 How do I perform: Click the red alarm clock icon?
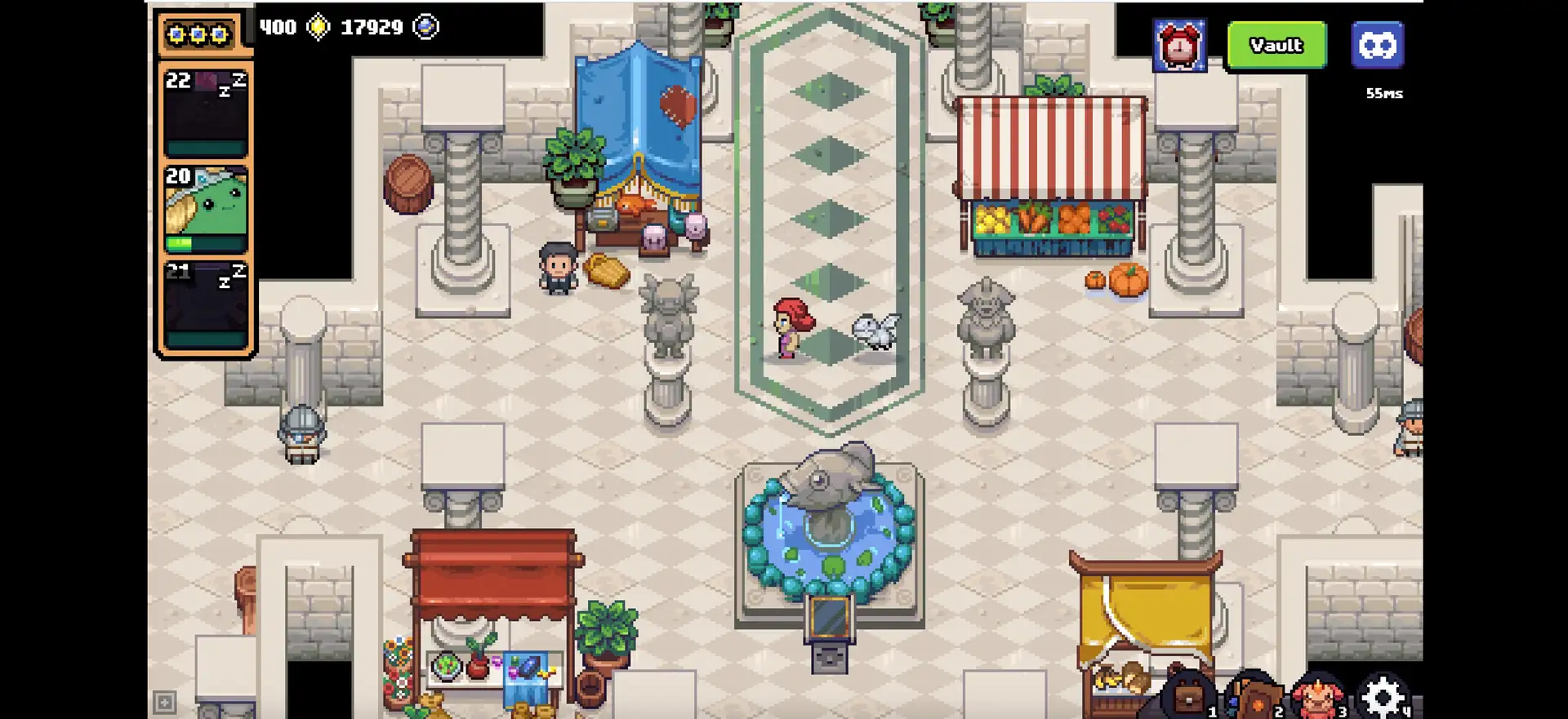click(x=1179, y=47)
